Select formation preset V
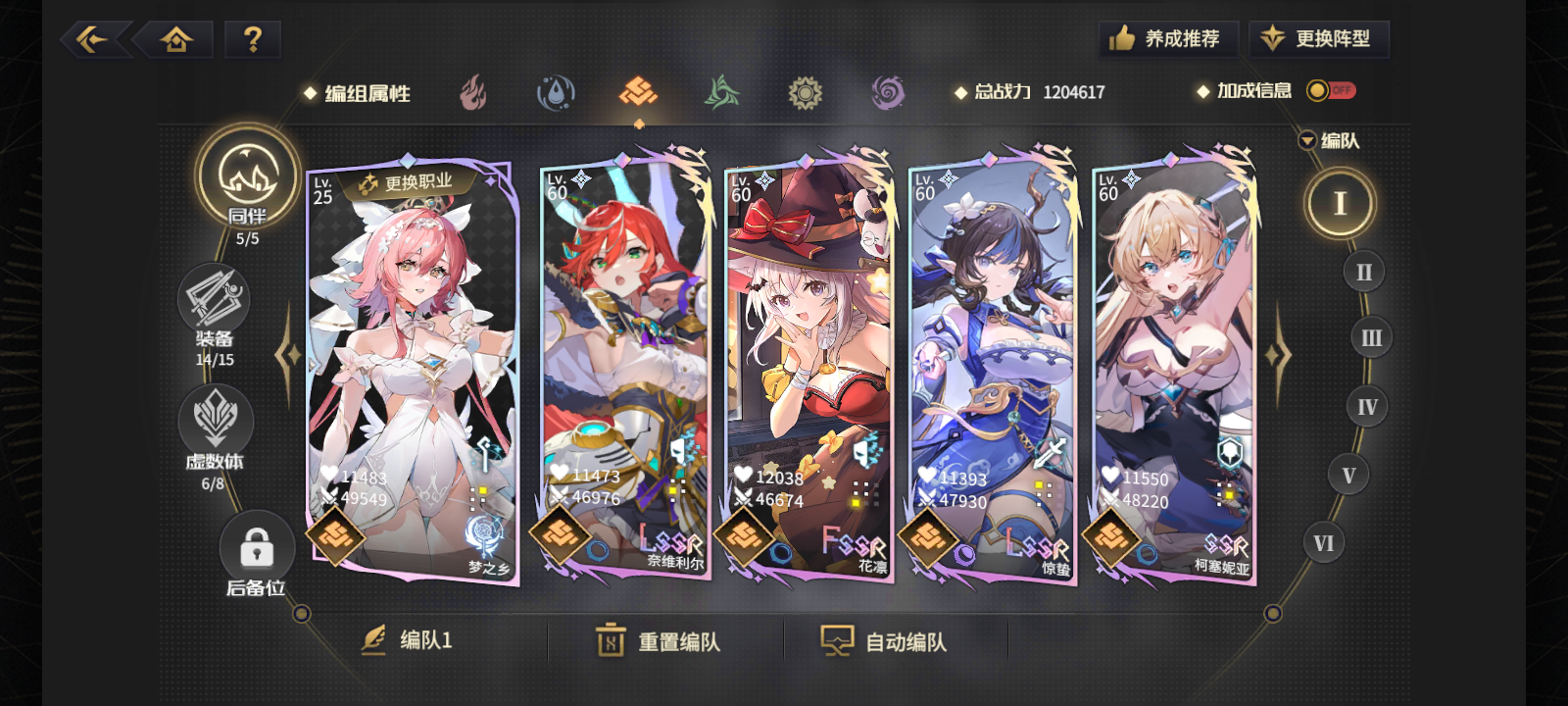 click(x=1348, y=474)
